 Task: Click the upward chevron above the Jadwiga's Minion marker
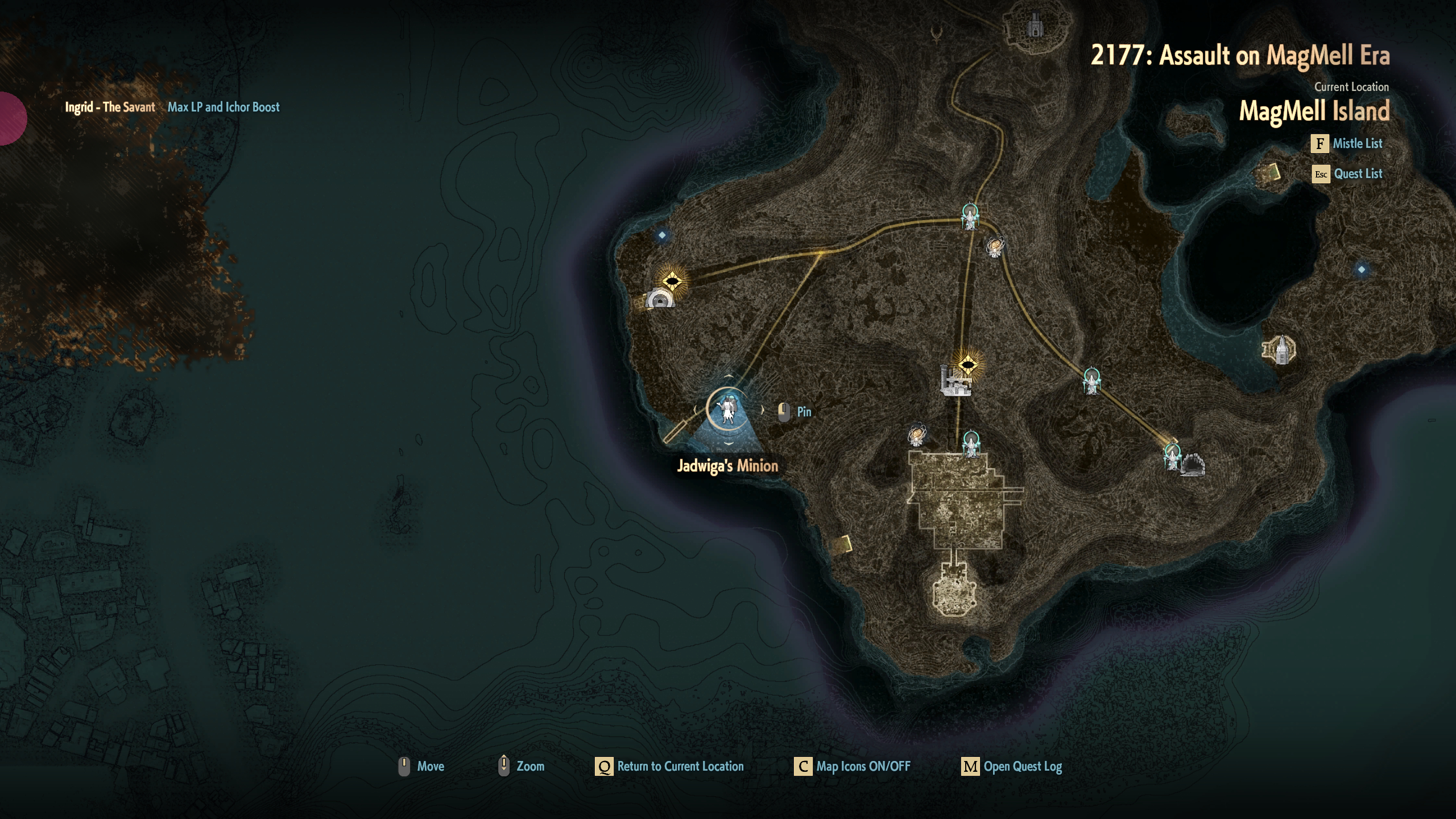pos(729,375)
